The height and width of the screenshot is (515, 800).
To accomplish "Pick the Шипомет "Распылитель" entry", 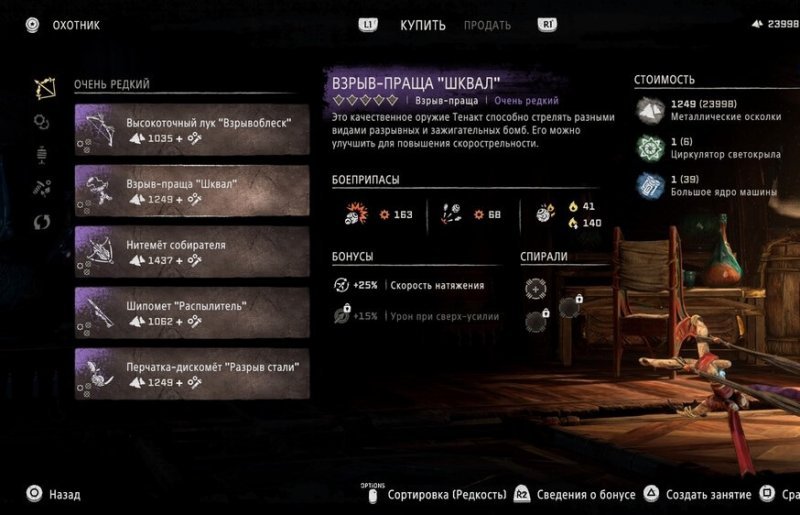I will (191, 313).
